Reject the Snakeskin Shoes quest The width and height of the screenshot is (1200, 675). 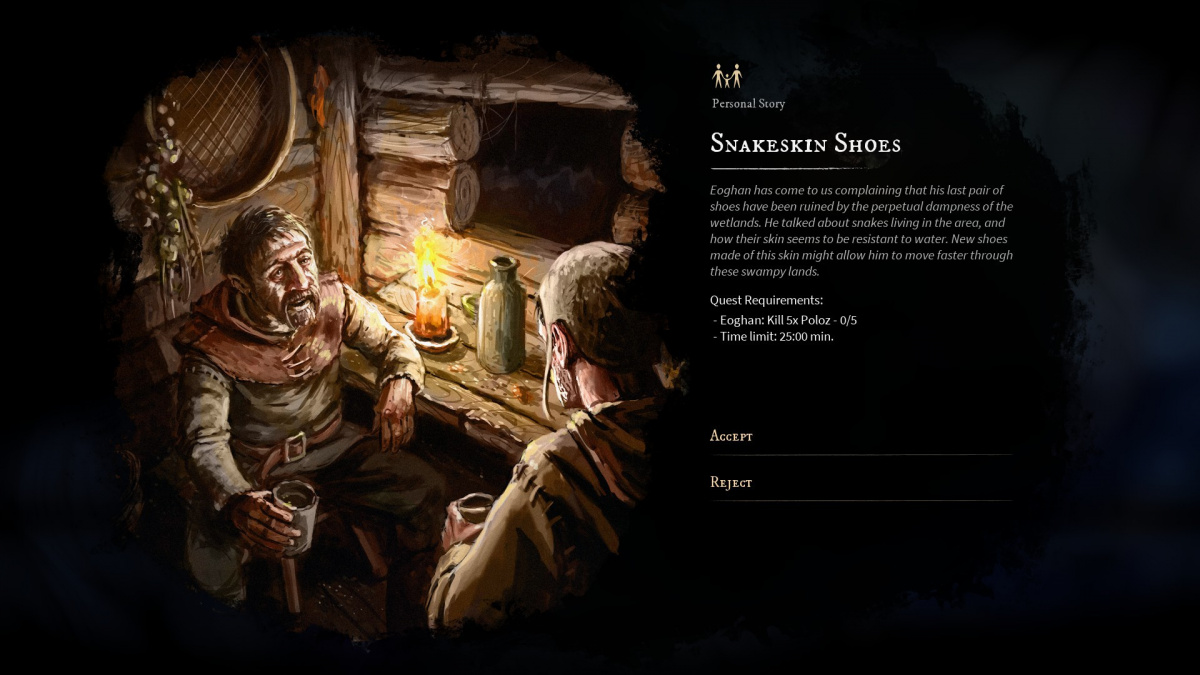732,483
